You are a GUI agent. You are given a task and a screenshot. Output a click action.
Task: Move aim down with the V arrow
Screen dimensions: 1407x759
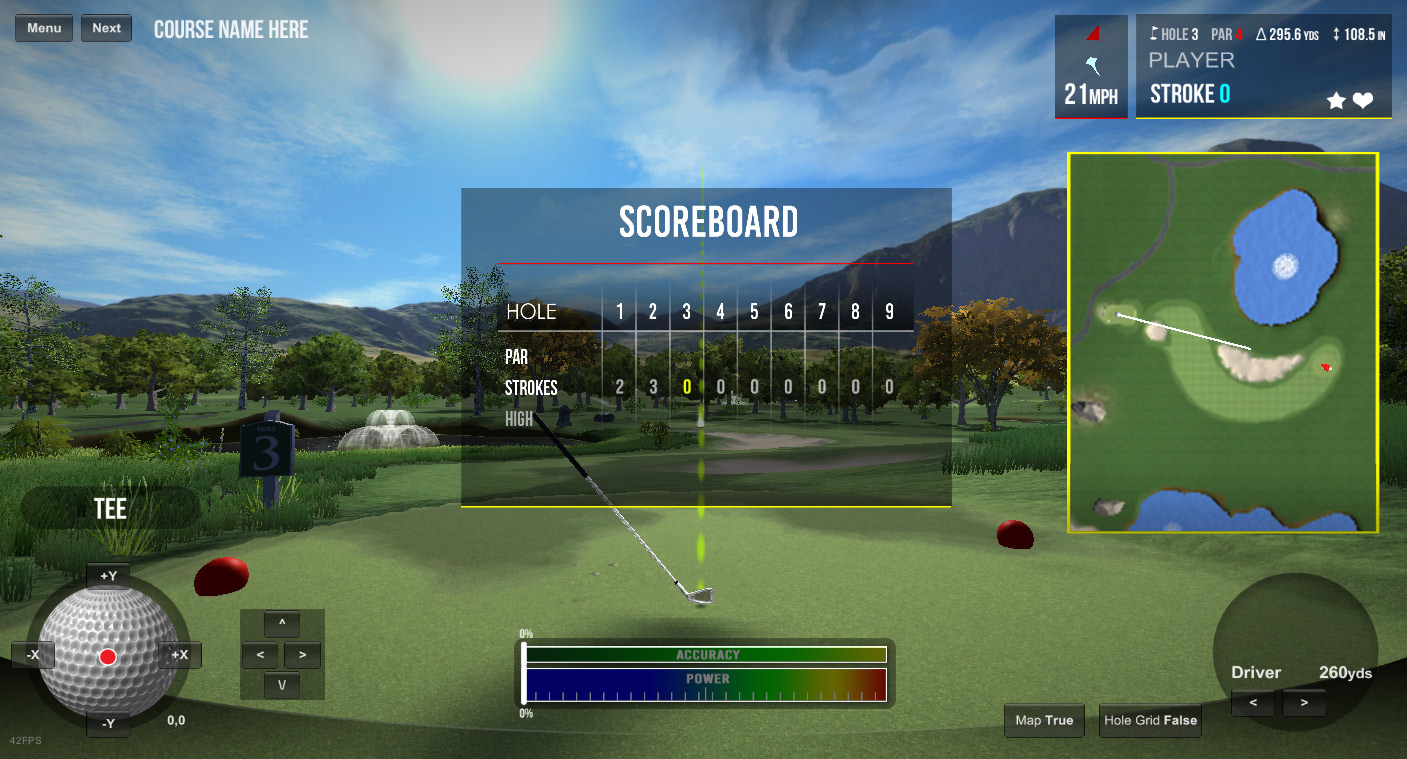(x=282, y=686)
